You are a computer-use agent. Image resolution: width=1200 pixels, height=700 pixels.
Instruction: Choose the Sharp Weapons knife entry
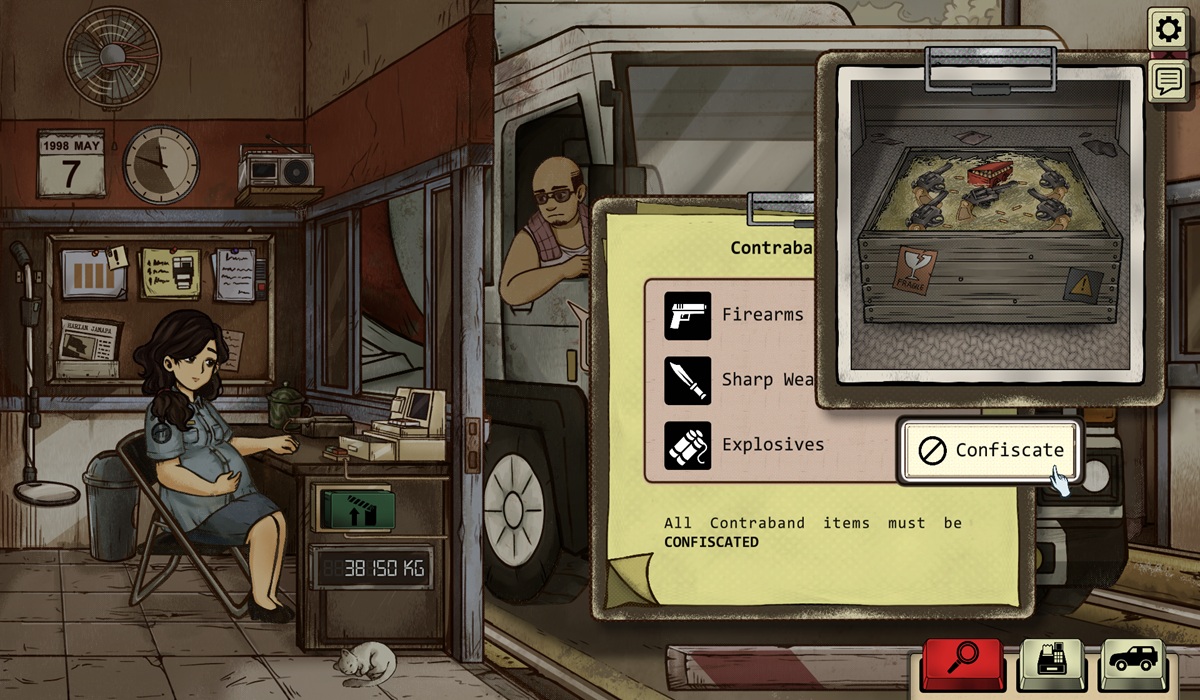[740, 380]
